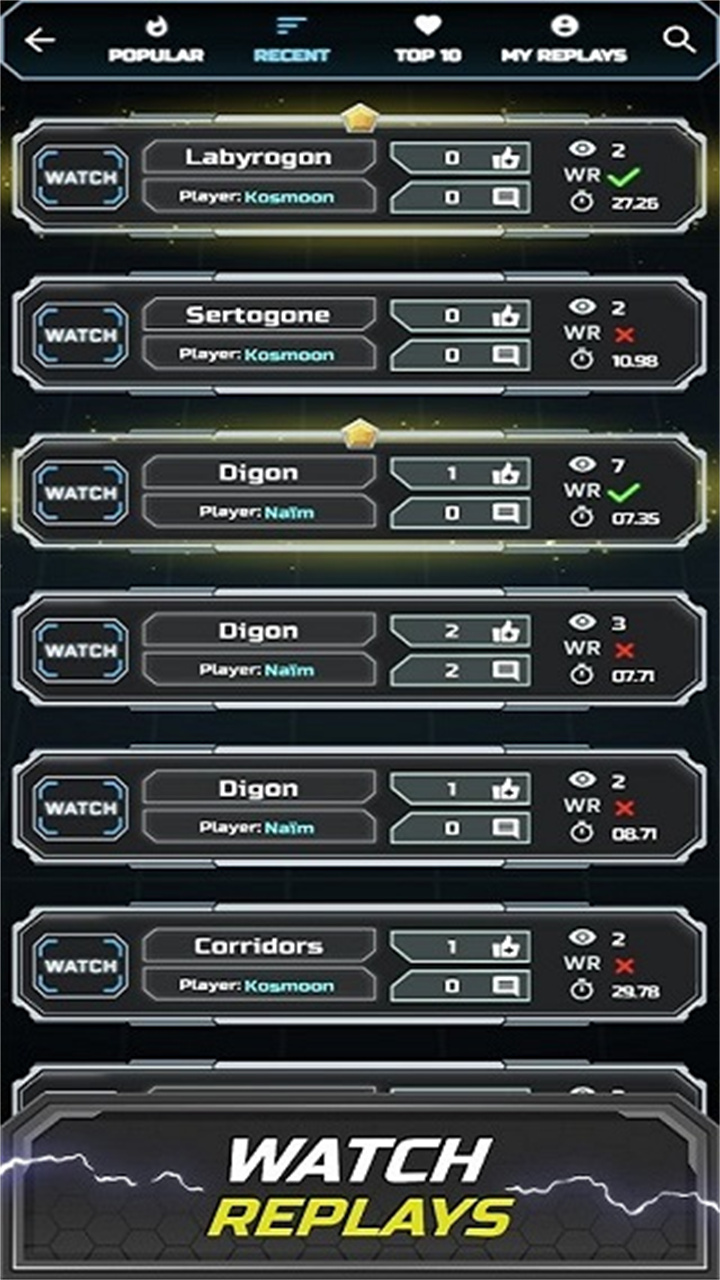Select the Corridors level title
This screenshot has width=720, height=1280.
pyautogui.click(x=258, y=946)
